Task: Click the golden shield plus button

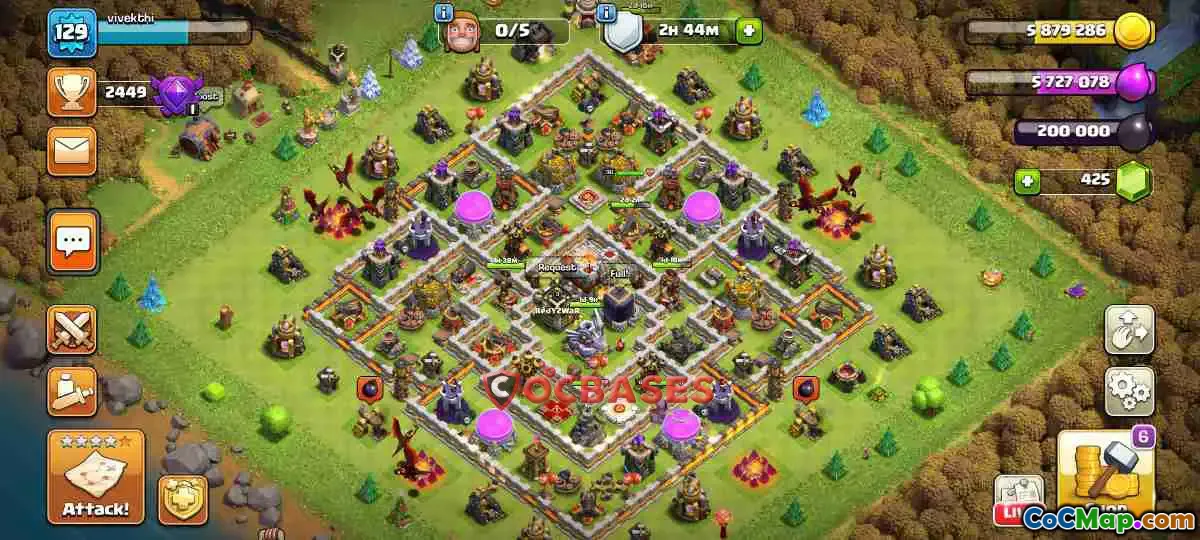Action: pyautogui.click(x=182, y=499)
